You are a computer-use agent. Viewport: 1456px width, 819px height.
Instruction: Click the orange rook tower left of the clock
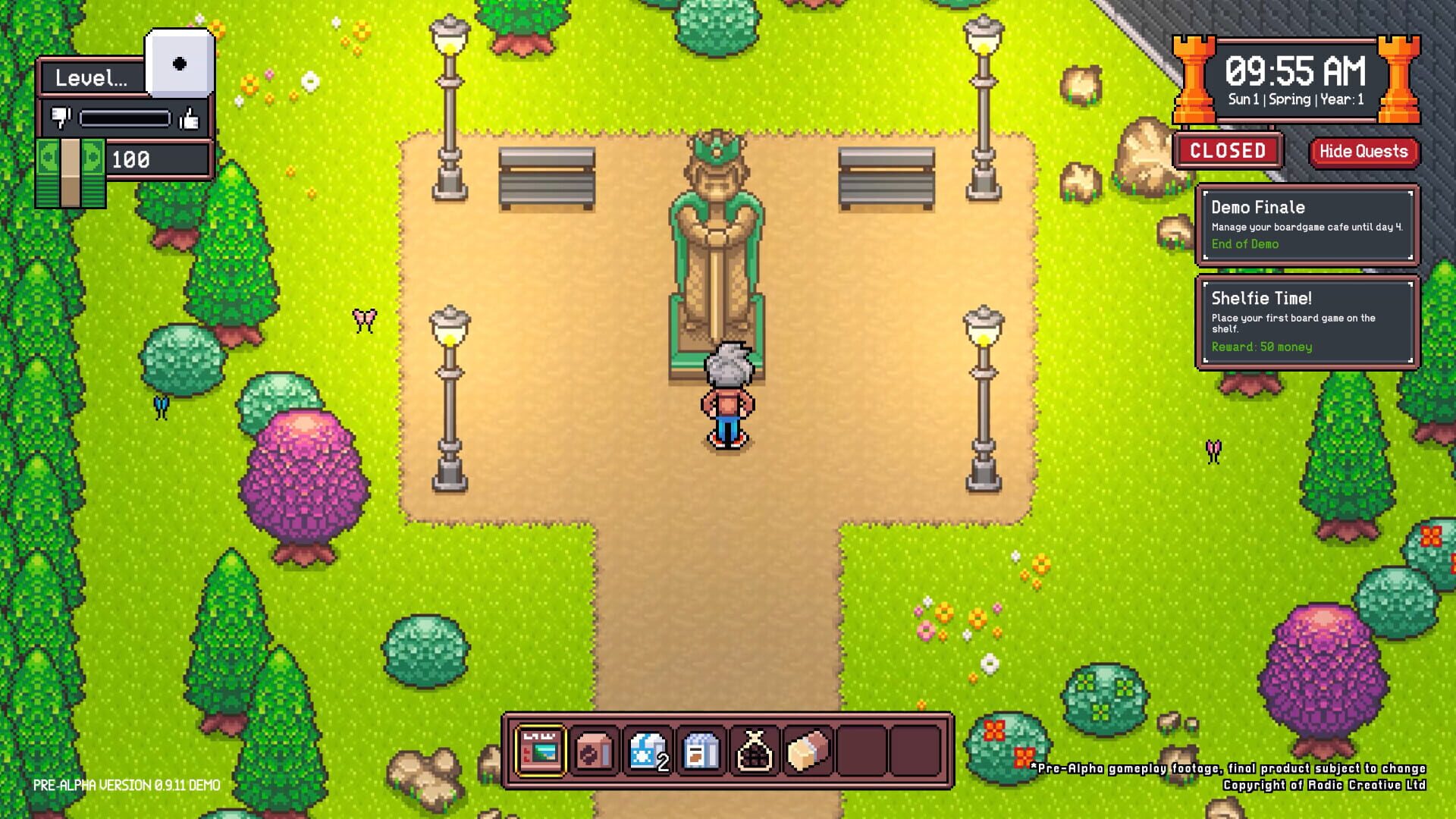click(1194, 80)
